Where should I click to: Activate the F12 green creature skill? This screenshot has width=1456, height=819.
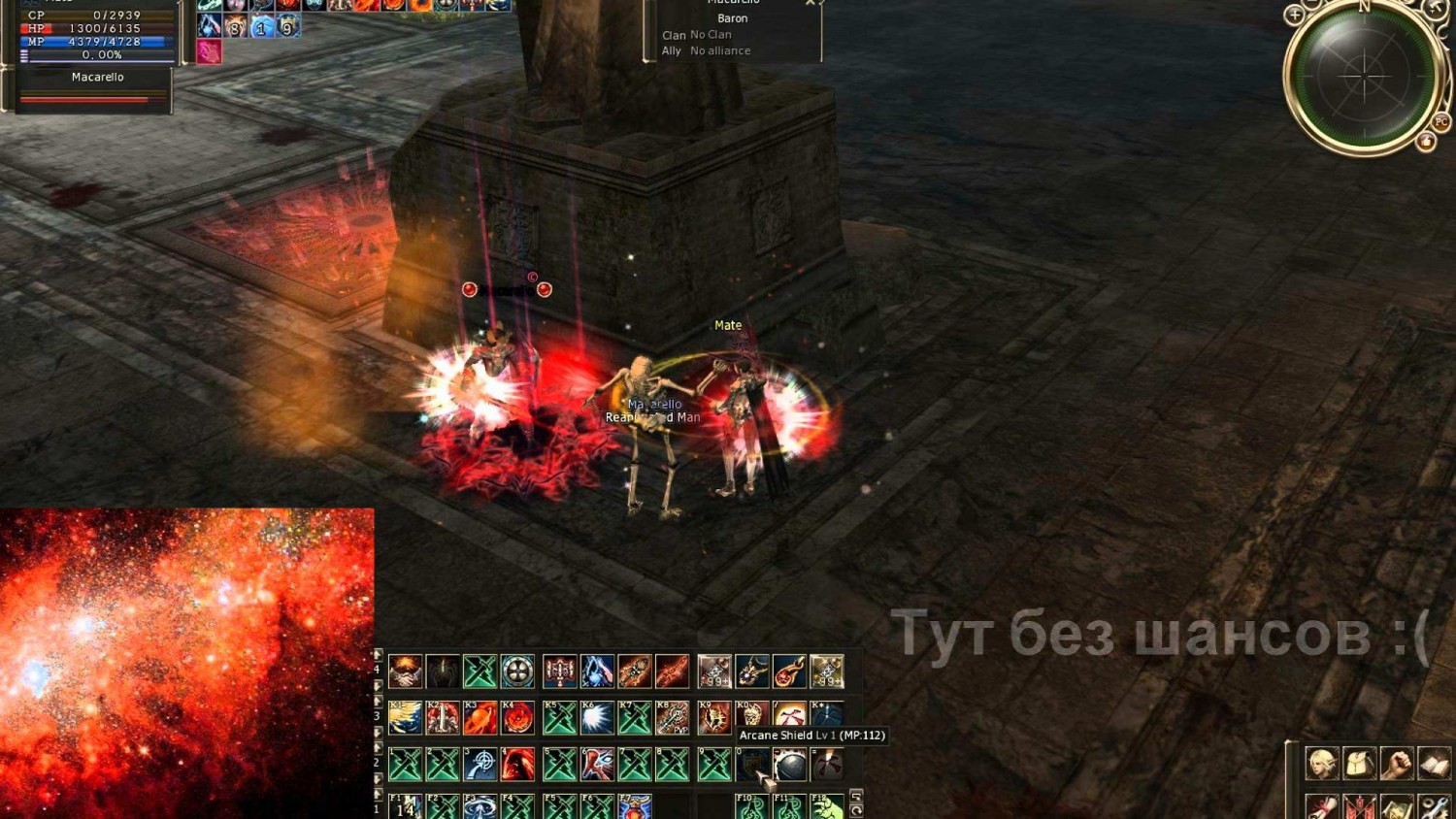coord(827,807)
